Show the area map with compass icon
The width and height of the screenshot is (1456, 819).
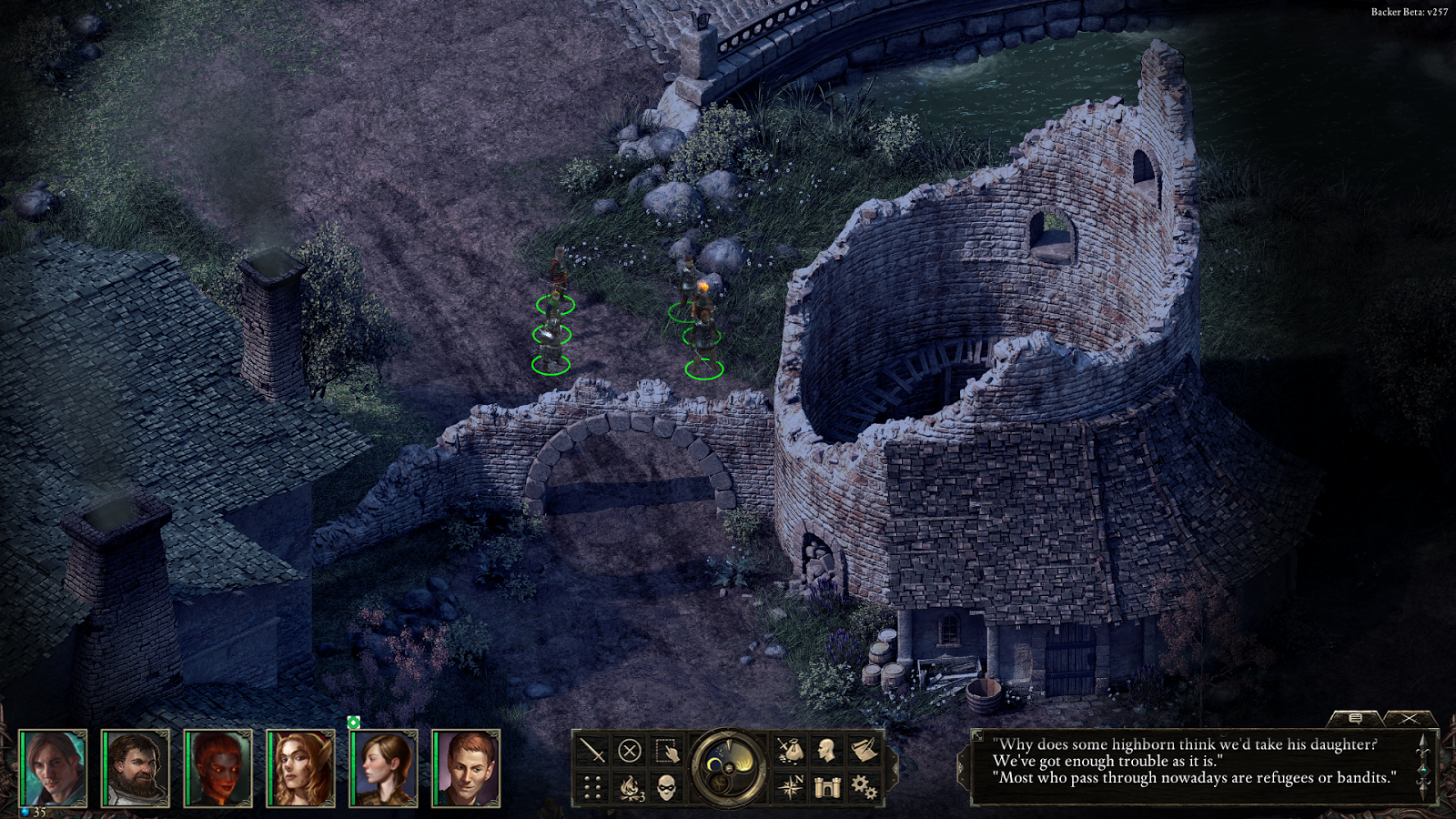click(789, 787)
